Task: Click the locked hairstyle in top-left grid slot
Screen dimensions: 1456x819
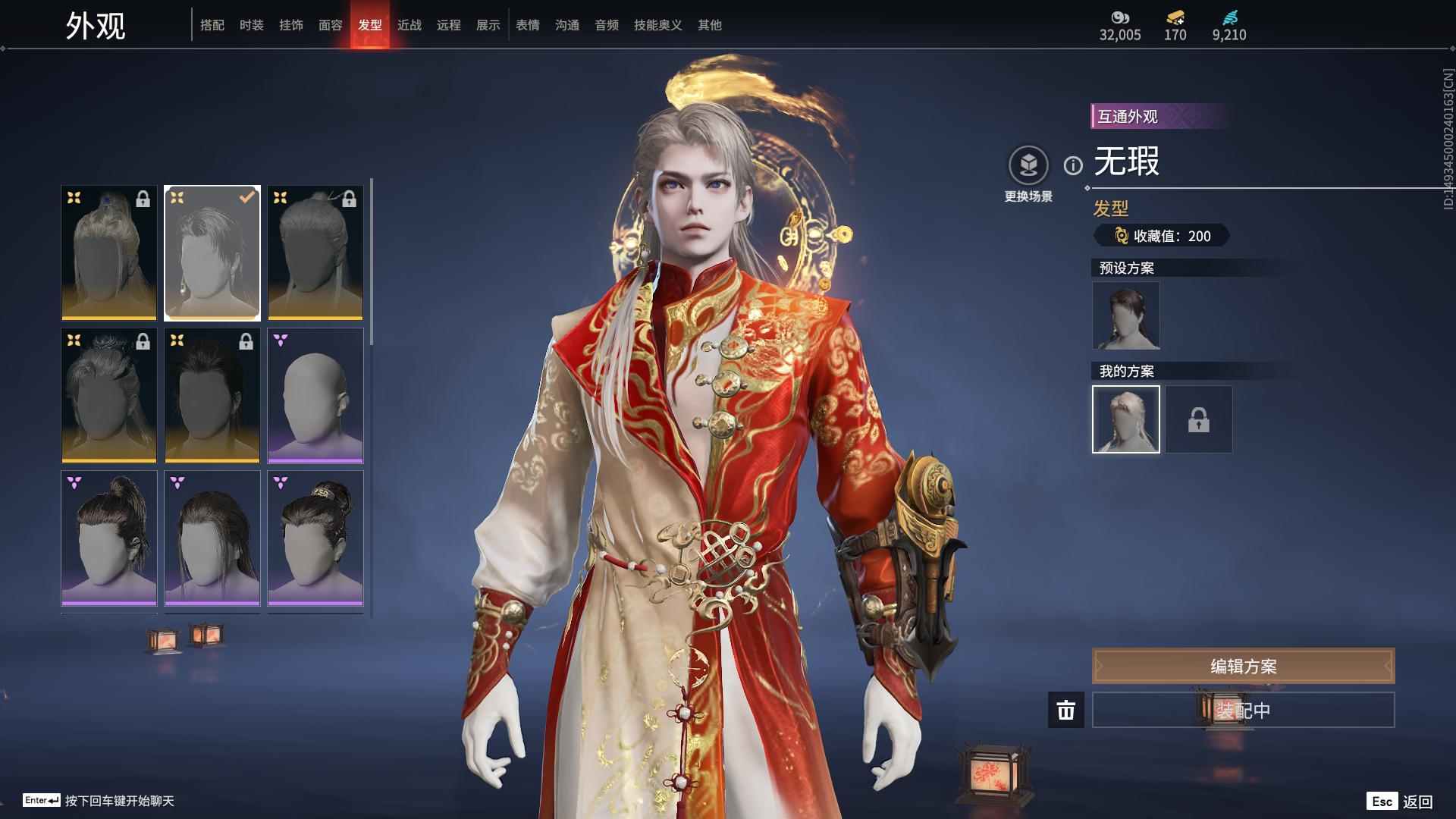Action: [x=108, y=253]
